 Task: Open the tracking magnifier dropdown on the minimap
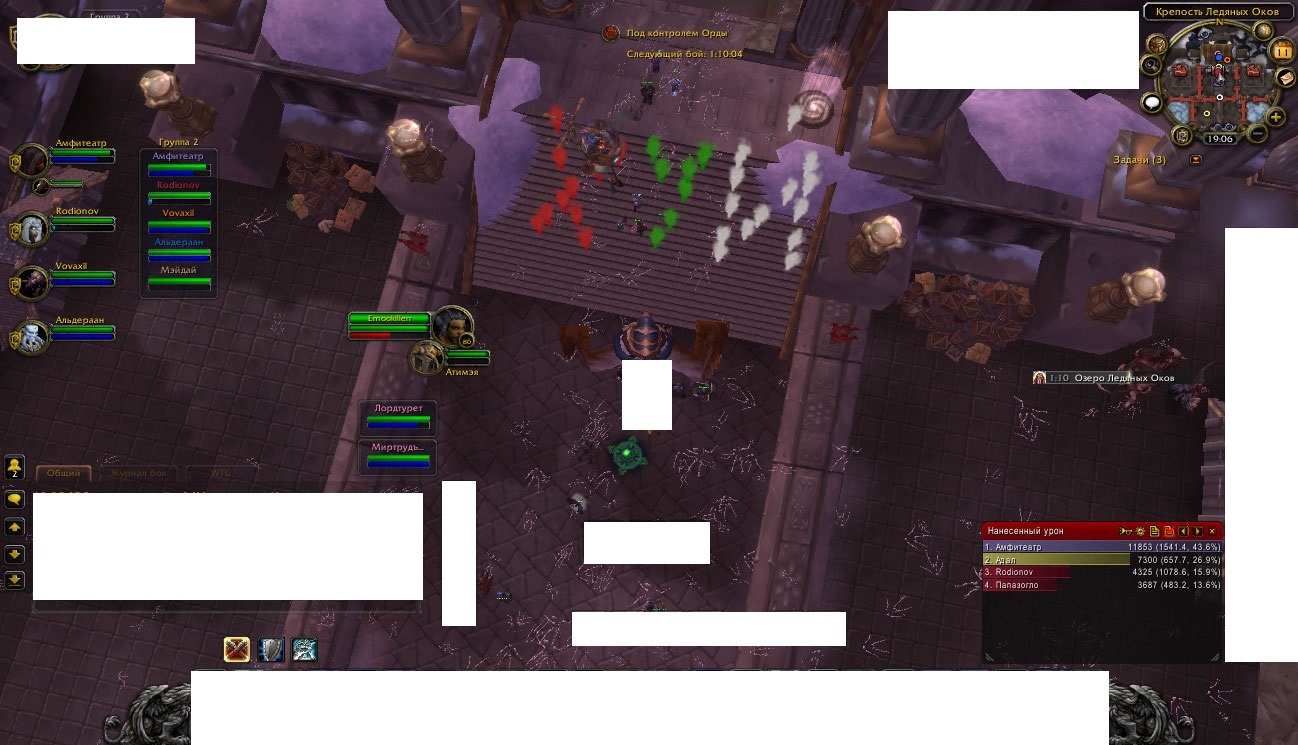pos(1153,67)
